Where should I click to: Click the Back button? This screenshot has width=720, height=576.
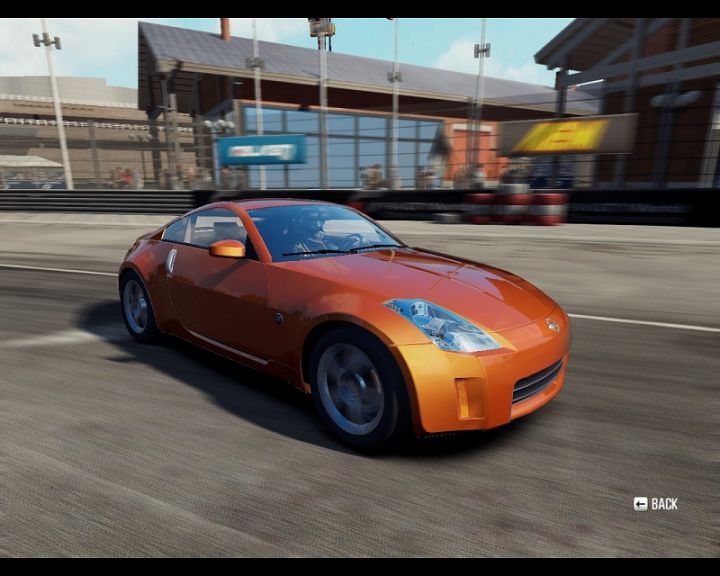tap(656, 504)
